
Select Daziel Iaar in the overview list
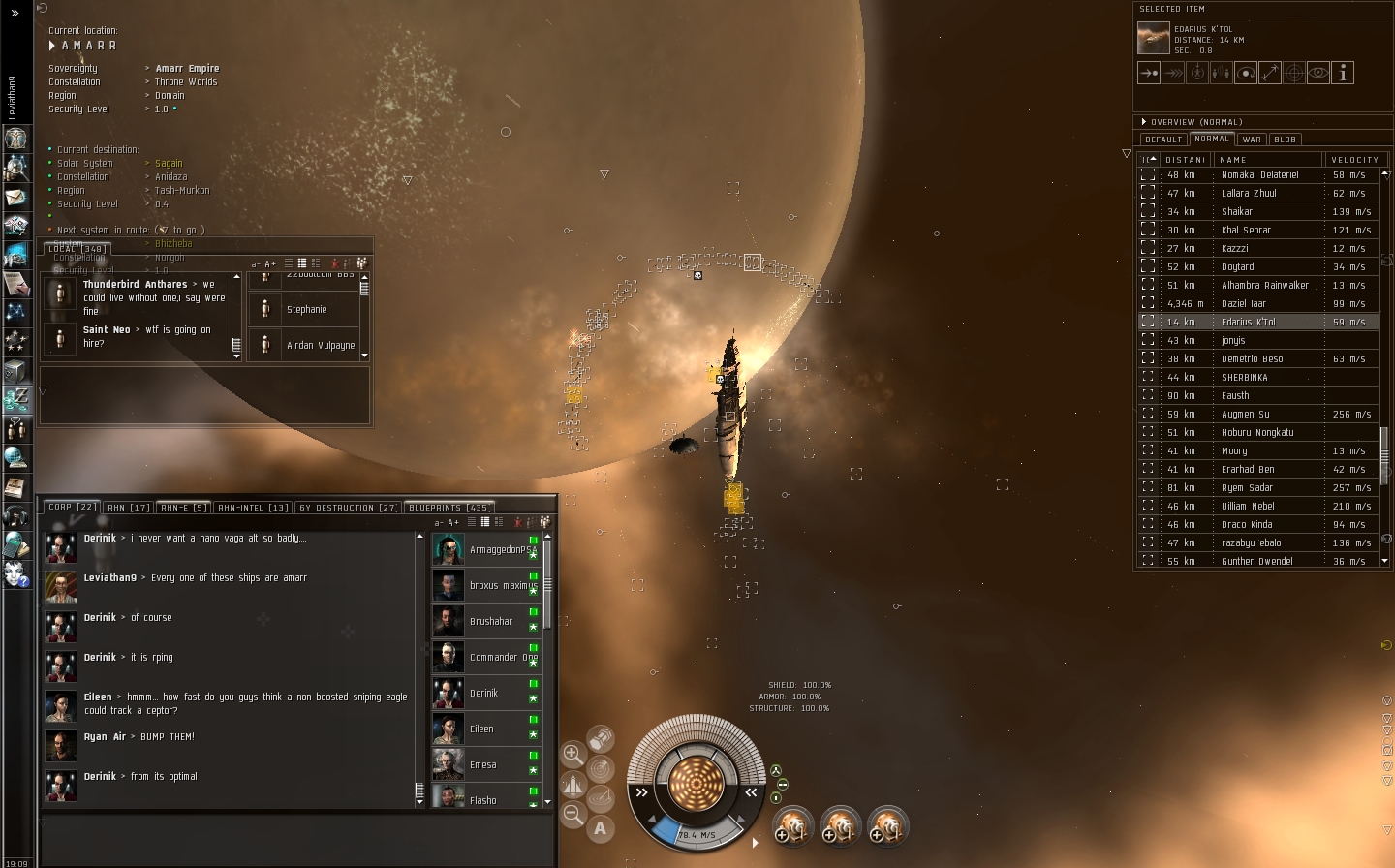click(x=1244, y=303)
